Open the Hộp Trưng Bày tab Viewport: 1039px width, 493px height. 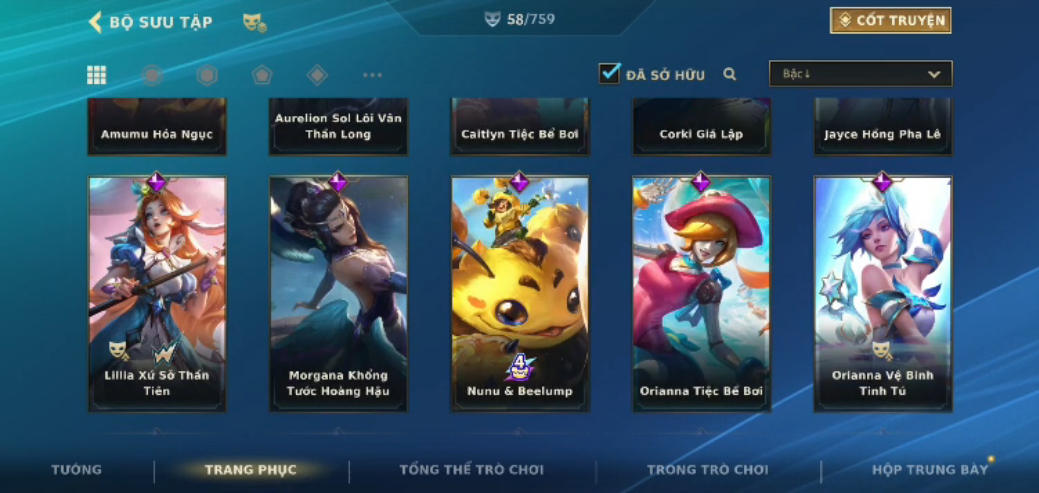point(929,470)
